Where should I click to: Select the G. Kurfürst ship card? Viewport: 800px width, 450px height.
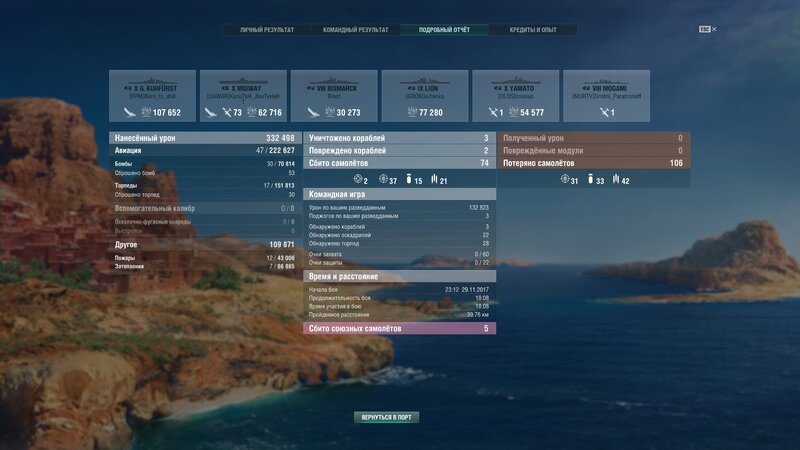pyautogui.click(x=152, y=96)
